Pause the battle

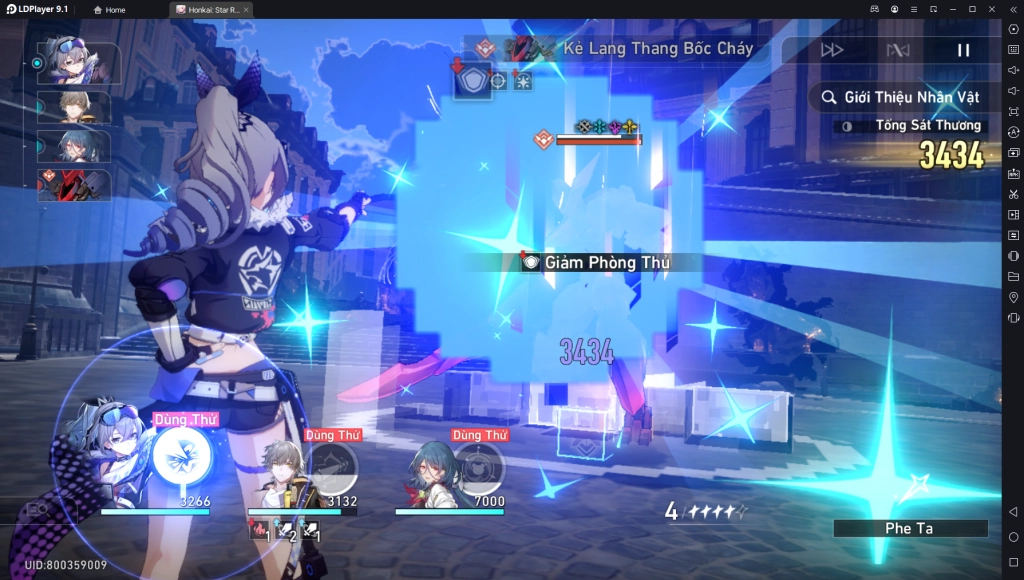[x=963, y=50]
